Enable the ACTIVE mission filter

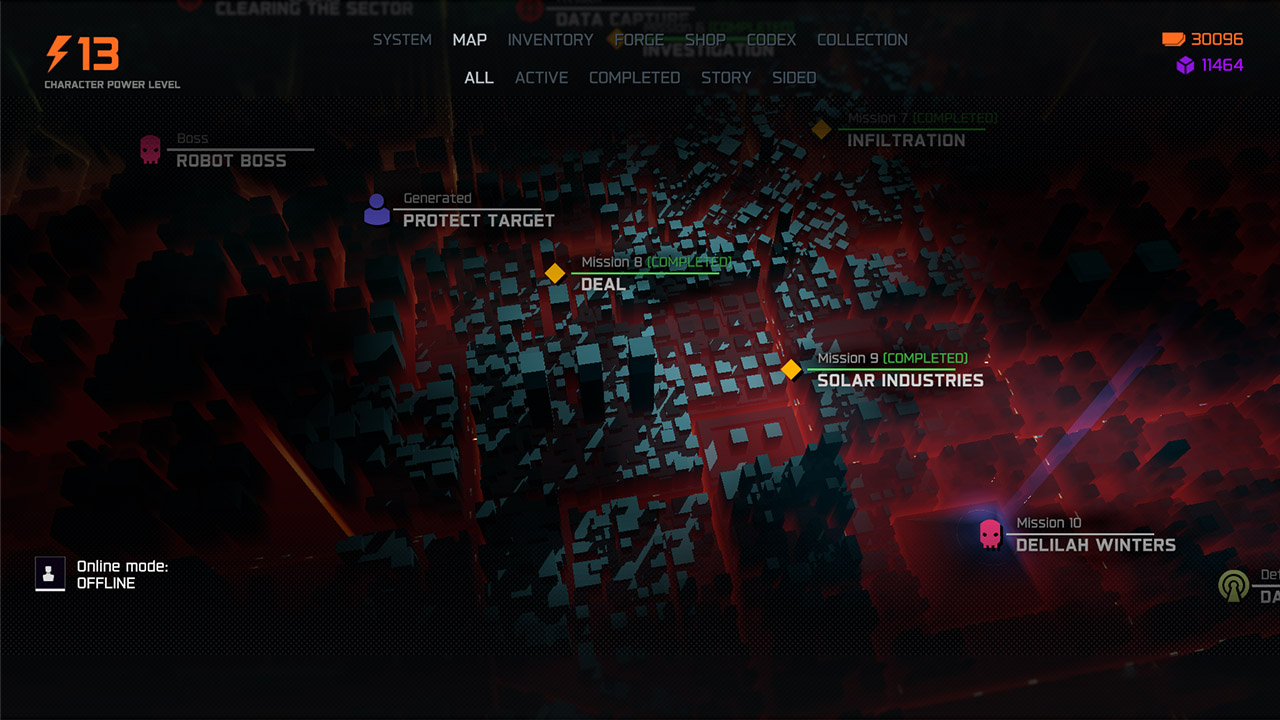541,77
